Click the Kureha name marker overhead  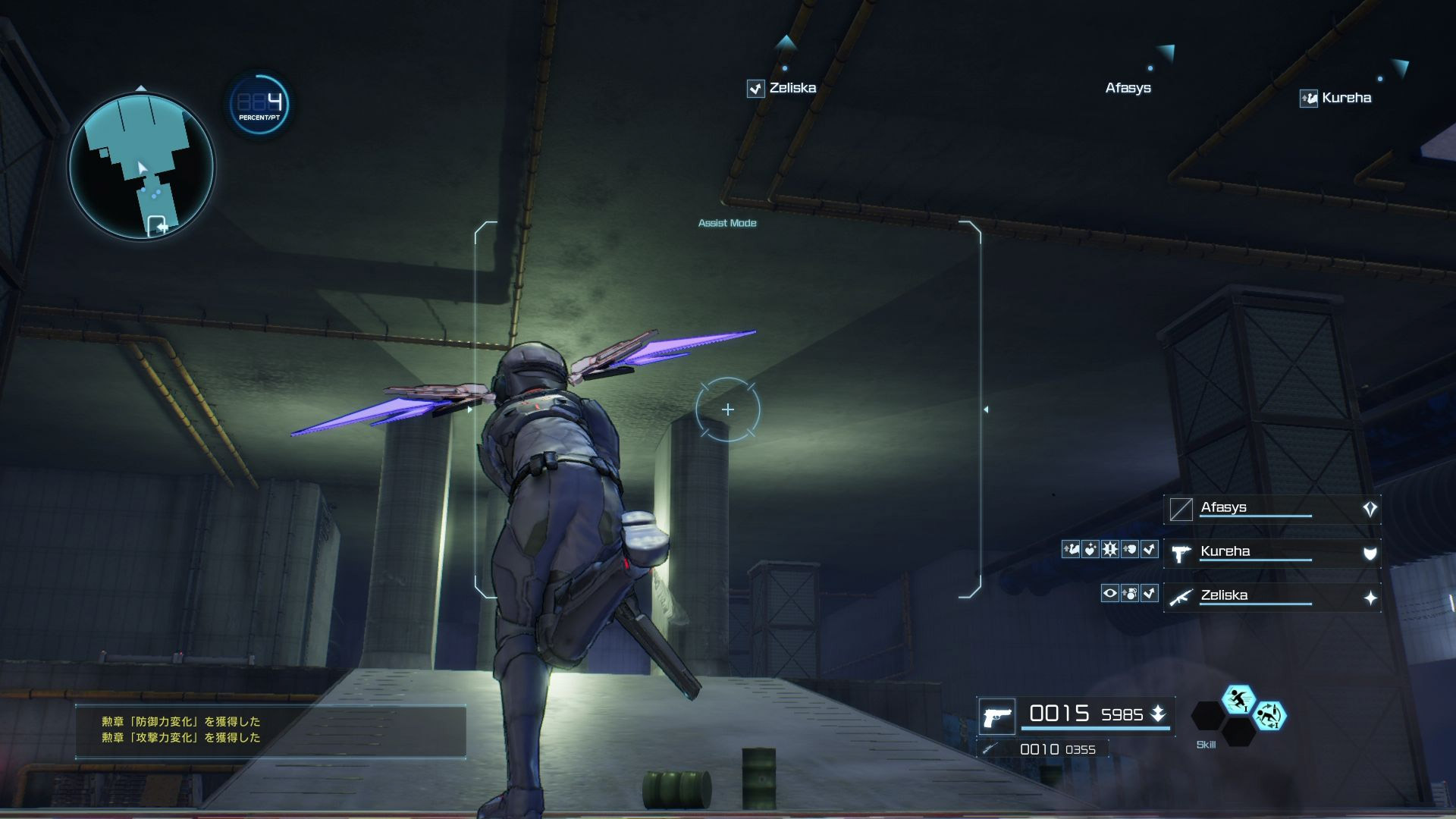1345,98
